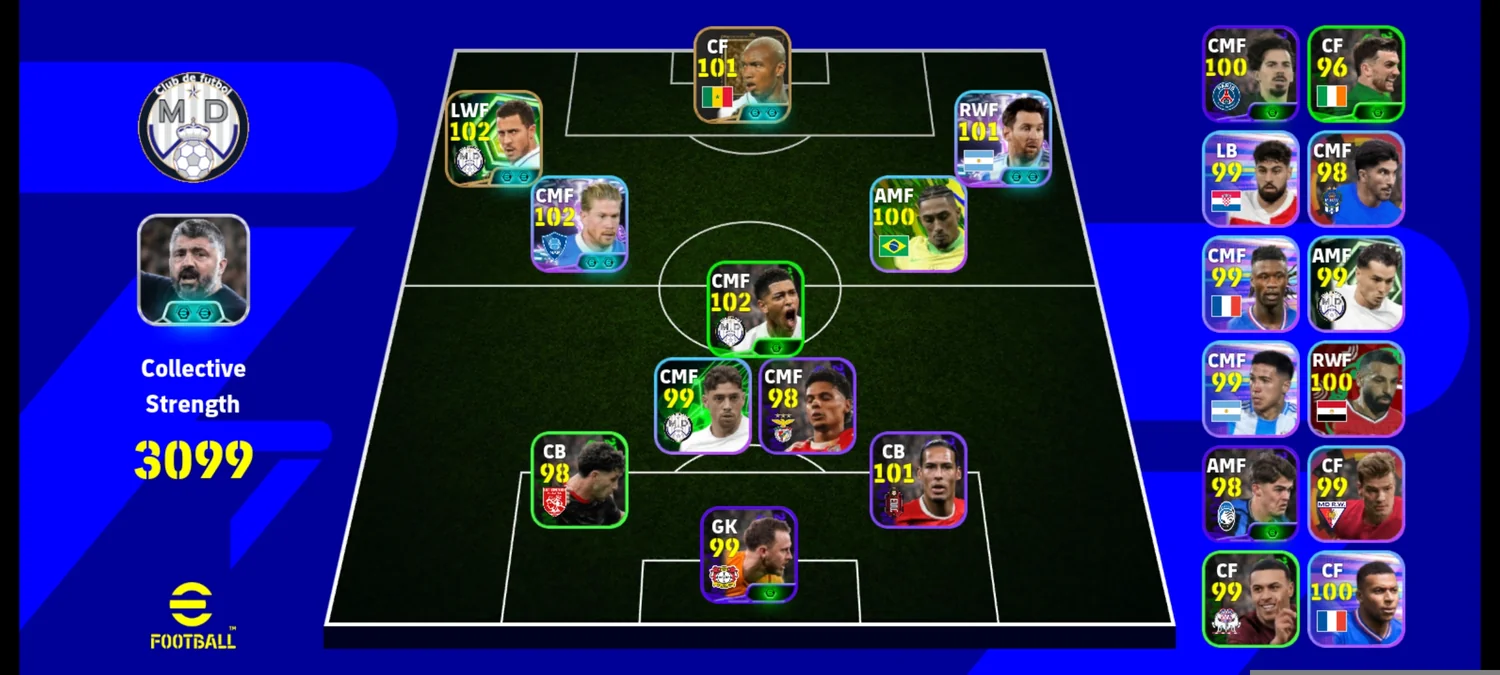Select the substitute CF 96 Ireland card
The image size is (1500, 675).
click(x=1356, y=74)
